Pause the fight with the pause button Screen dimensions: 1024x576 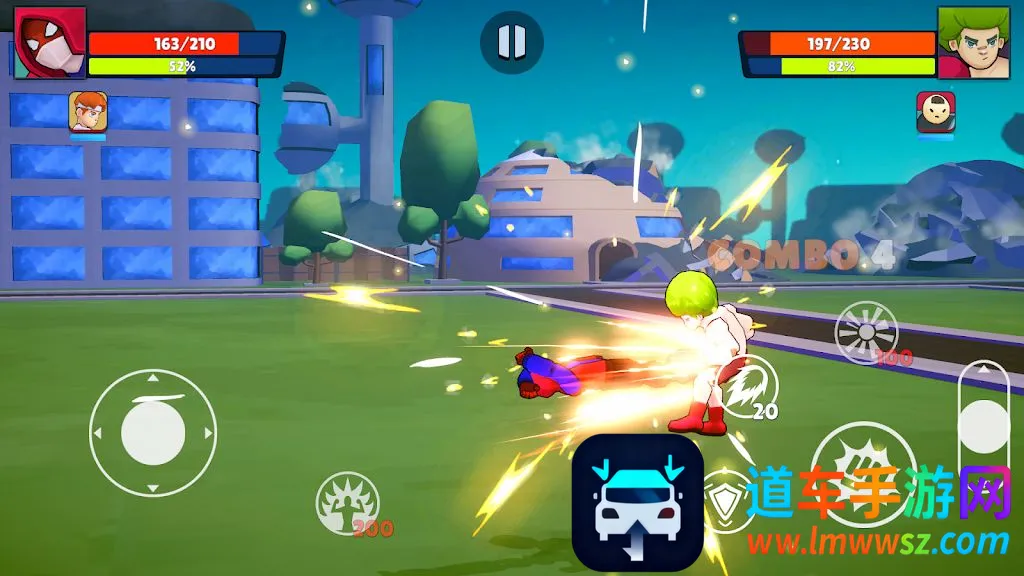tap(511, 42)
